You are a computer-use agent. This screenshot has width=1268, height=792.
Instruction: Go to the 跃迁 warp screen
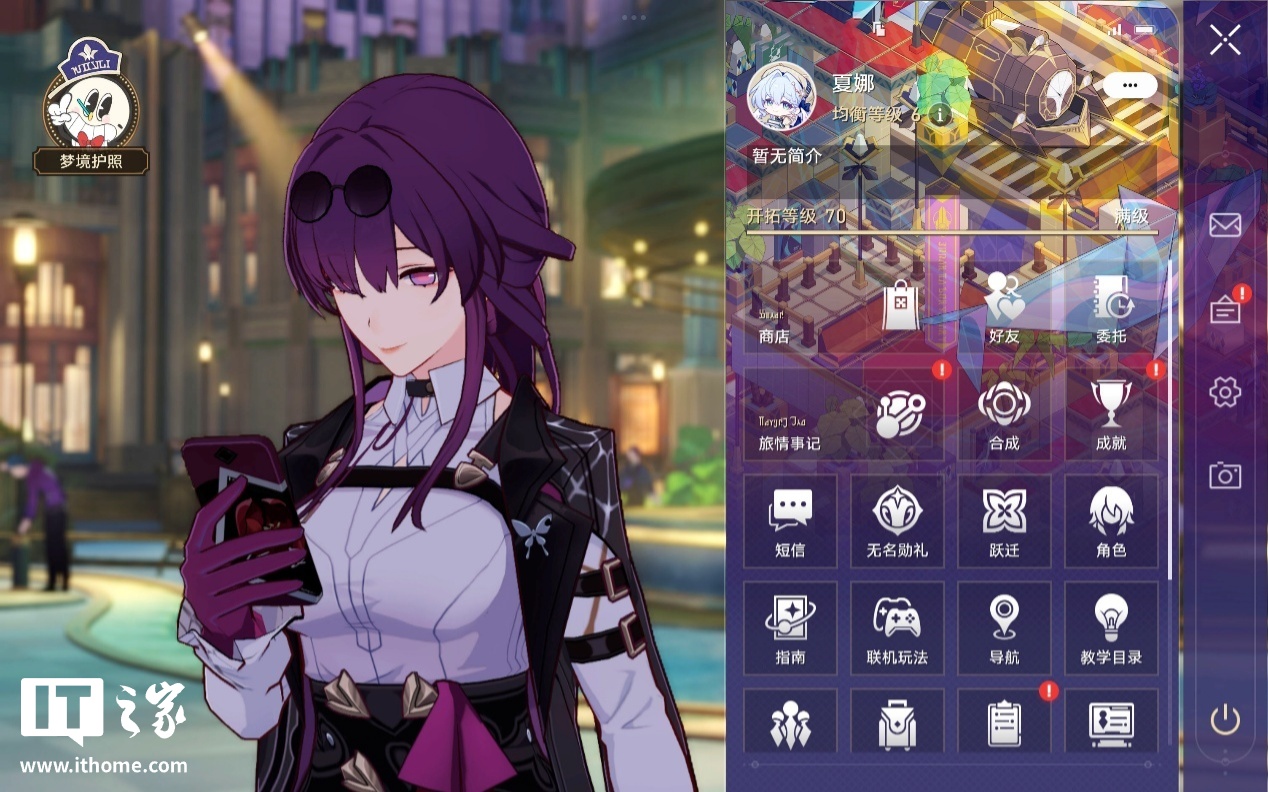[1004, 521]
